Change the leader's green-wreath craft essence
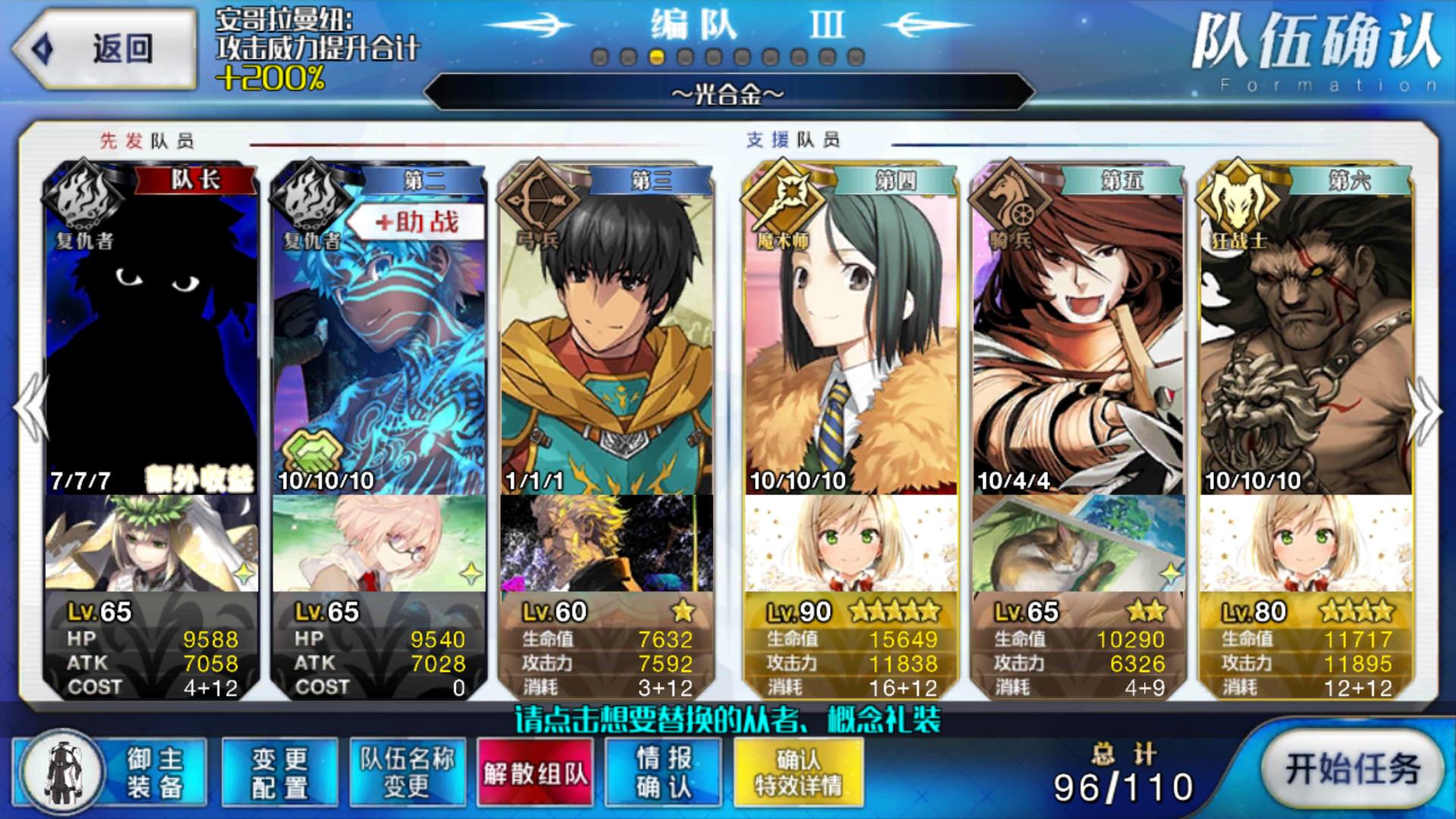The width and height of the screenshot is (1456, 819). 152,543
